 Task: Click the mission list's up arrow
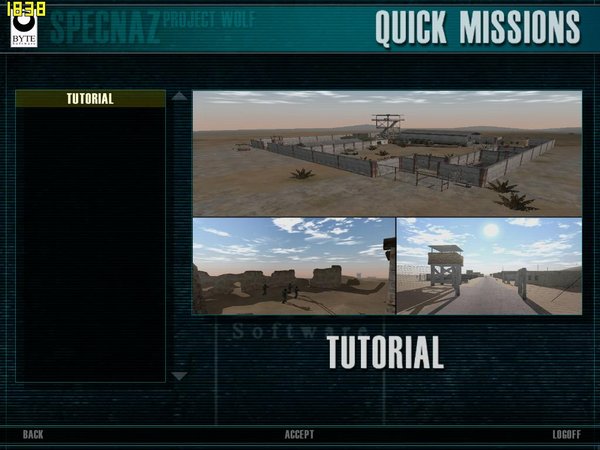pos(179,97)
